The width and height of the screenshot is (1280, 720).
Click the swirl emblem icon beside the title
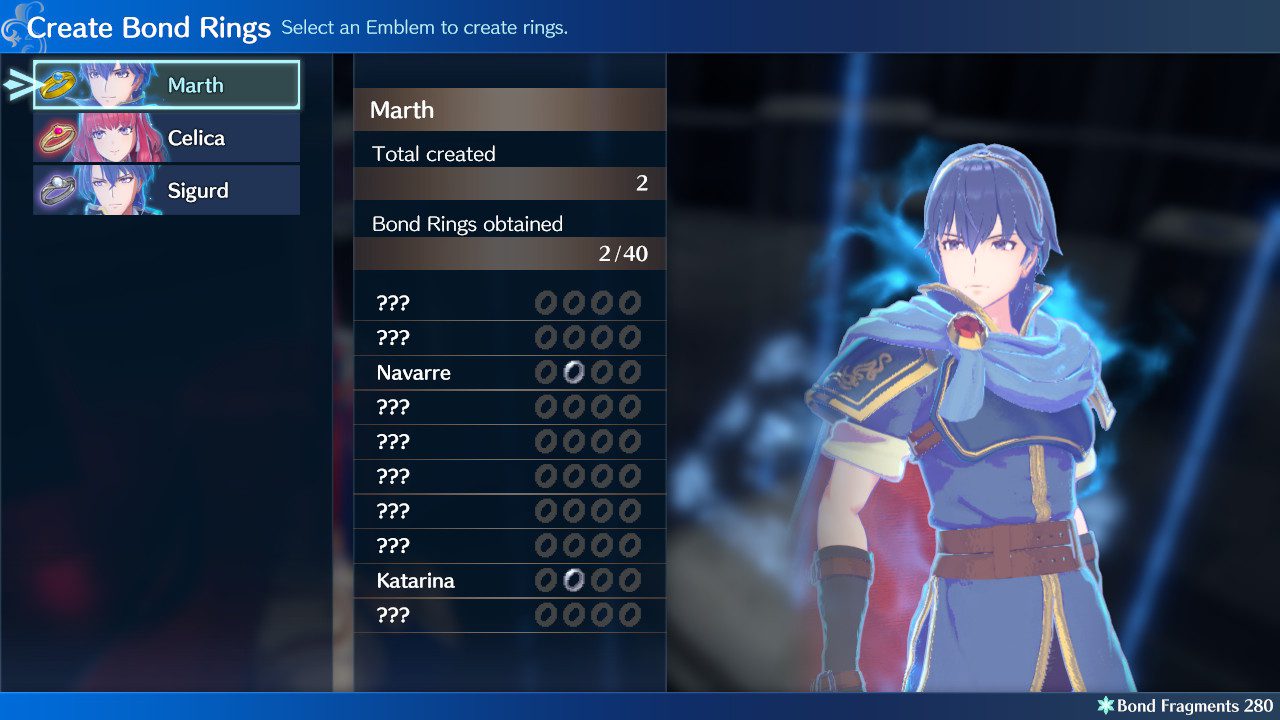coord(14,24)
